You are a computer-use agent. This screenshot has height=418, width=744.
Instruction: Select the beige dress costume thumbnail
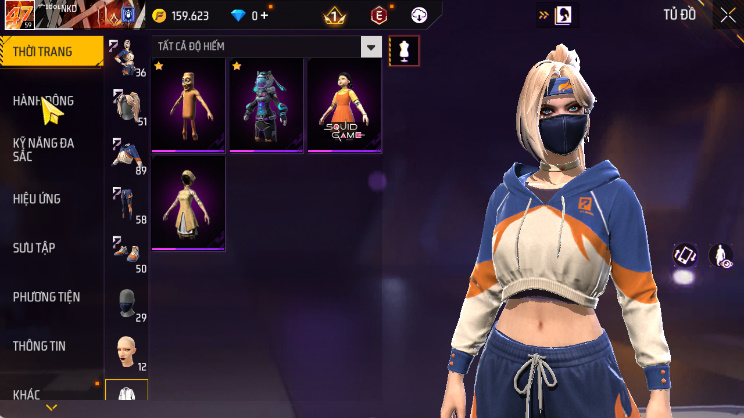pyautogui.click(x=188, y=202)
